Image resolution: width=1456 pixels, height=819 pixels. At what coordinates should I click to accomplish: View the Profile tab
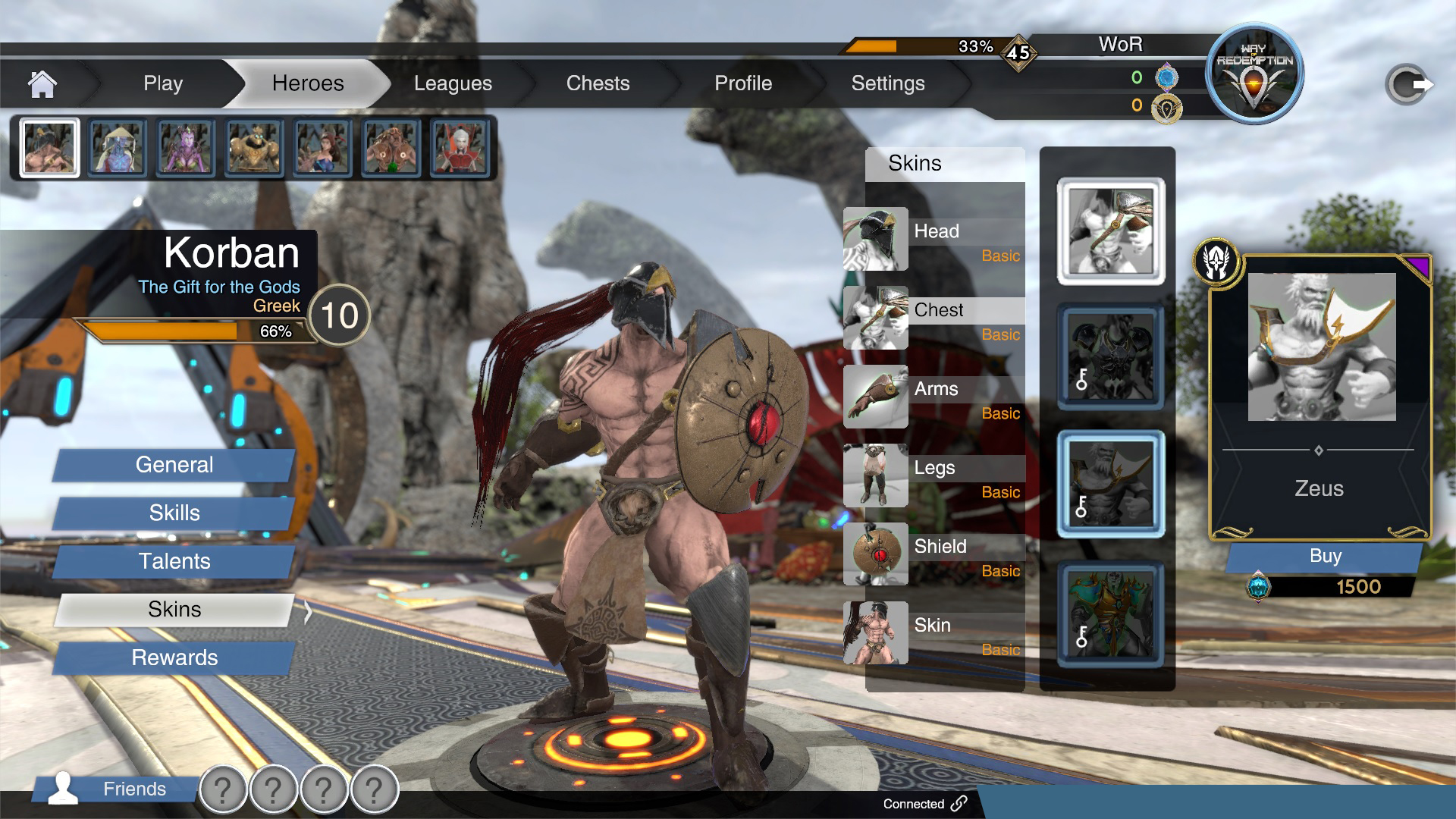[x=743, y=83]
